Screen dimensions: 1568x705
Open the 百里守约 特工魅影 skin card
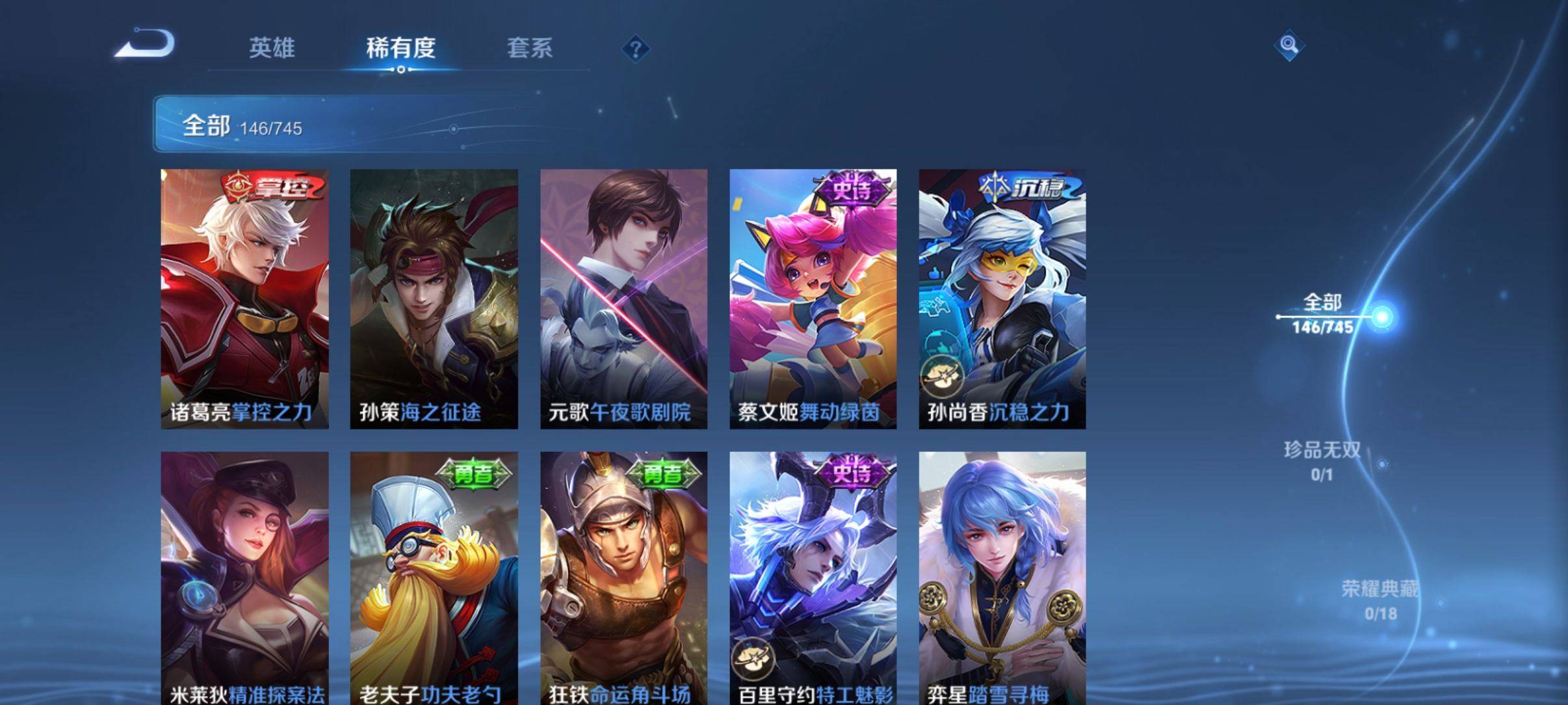click(x=813, y=578)
